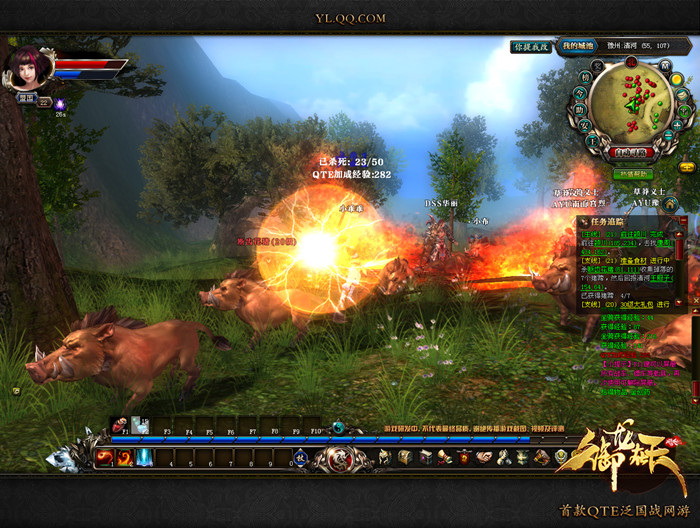Click the yellow button below the minimap
Viewport: 700px width, 528px height.
click(687, 166)
